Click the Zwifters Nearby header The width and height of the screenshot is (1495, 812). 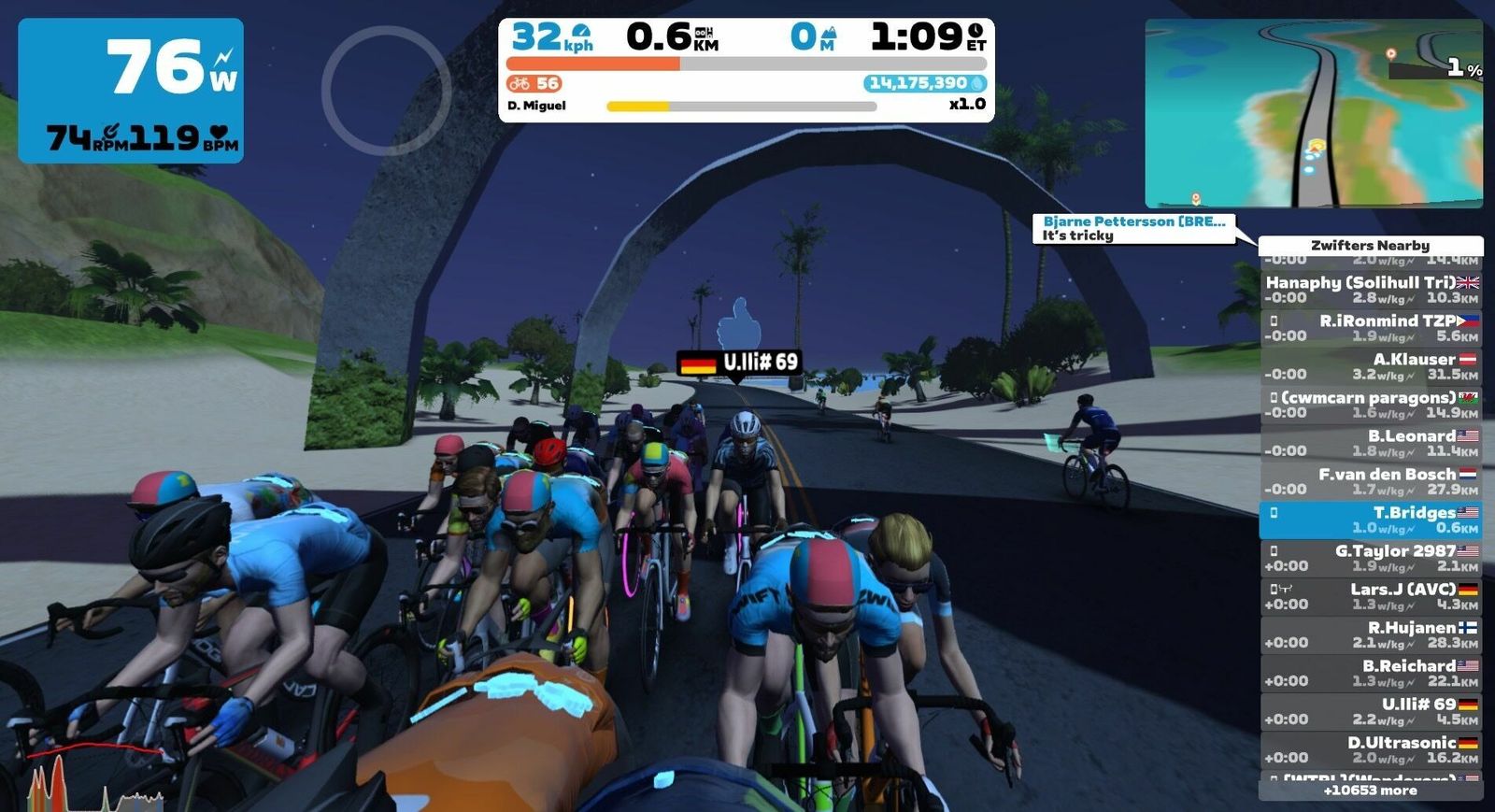click(x=1371, y=245)
